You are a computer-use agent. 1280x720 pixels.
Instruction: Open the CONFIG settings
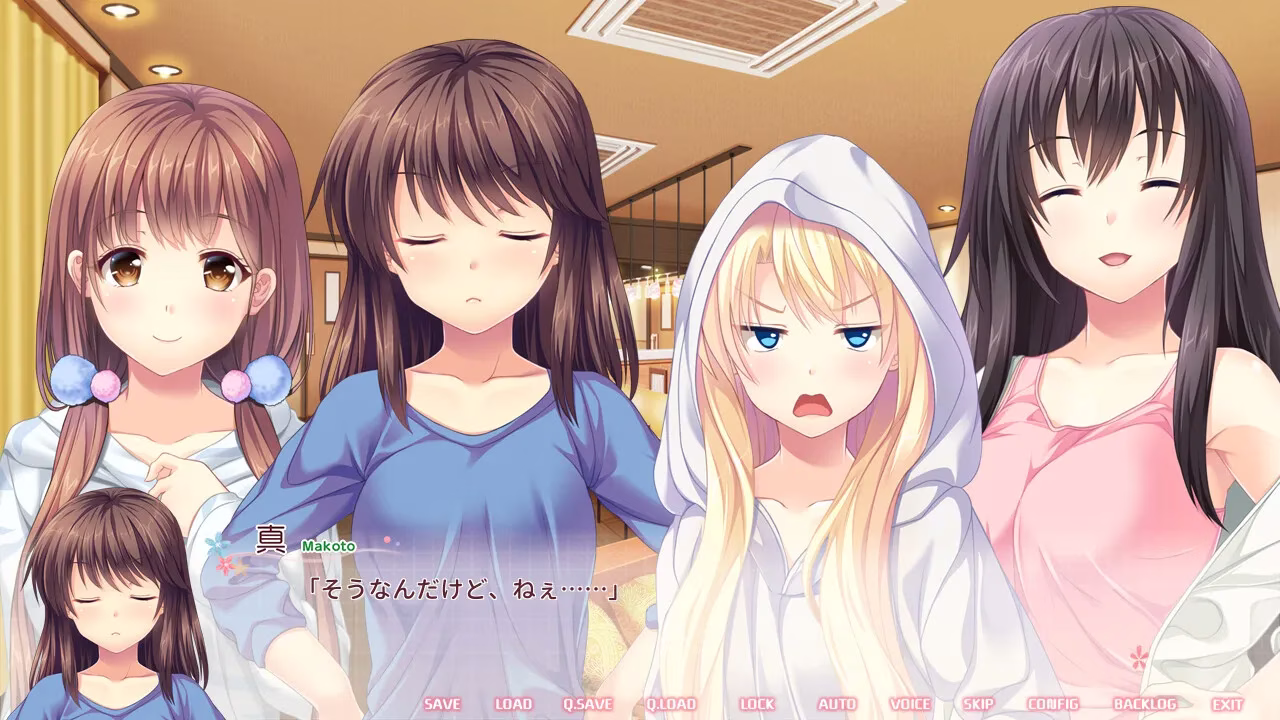[1053, 704]
